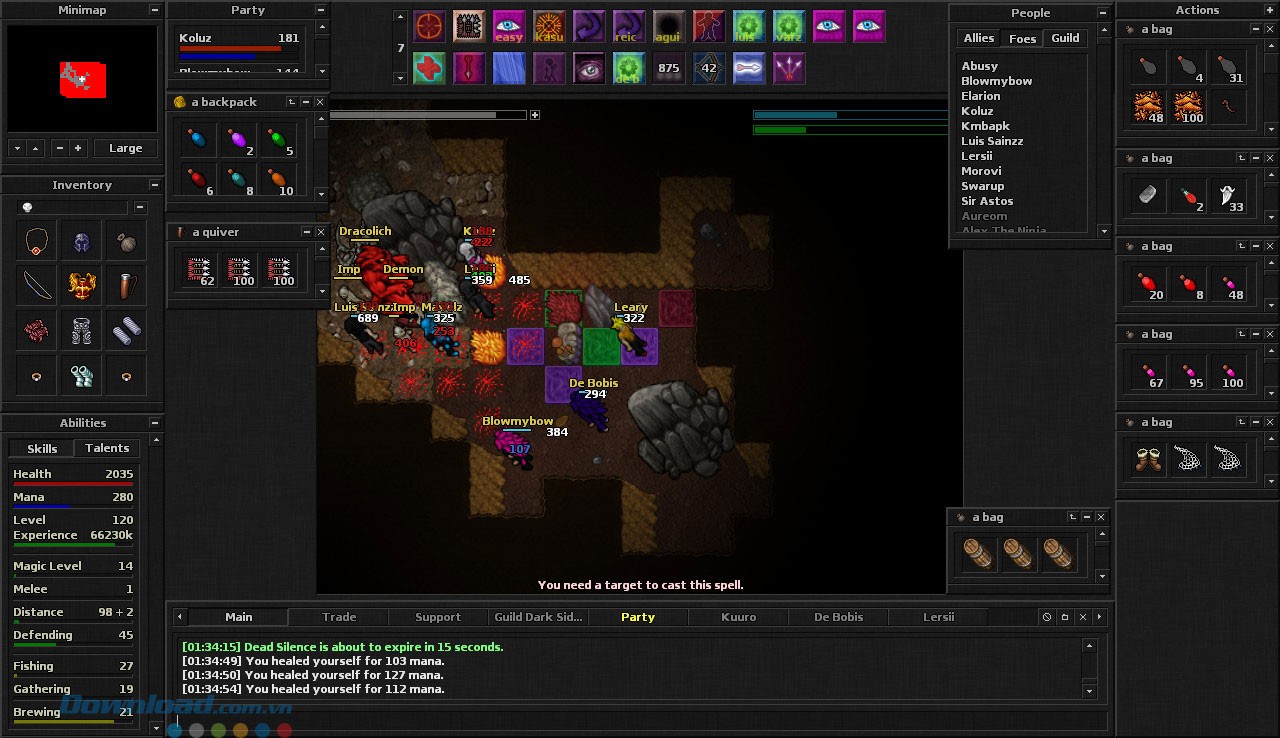
Task: Zoom in the minimap with the plus button
Action: 78,148
